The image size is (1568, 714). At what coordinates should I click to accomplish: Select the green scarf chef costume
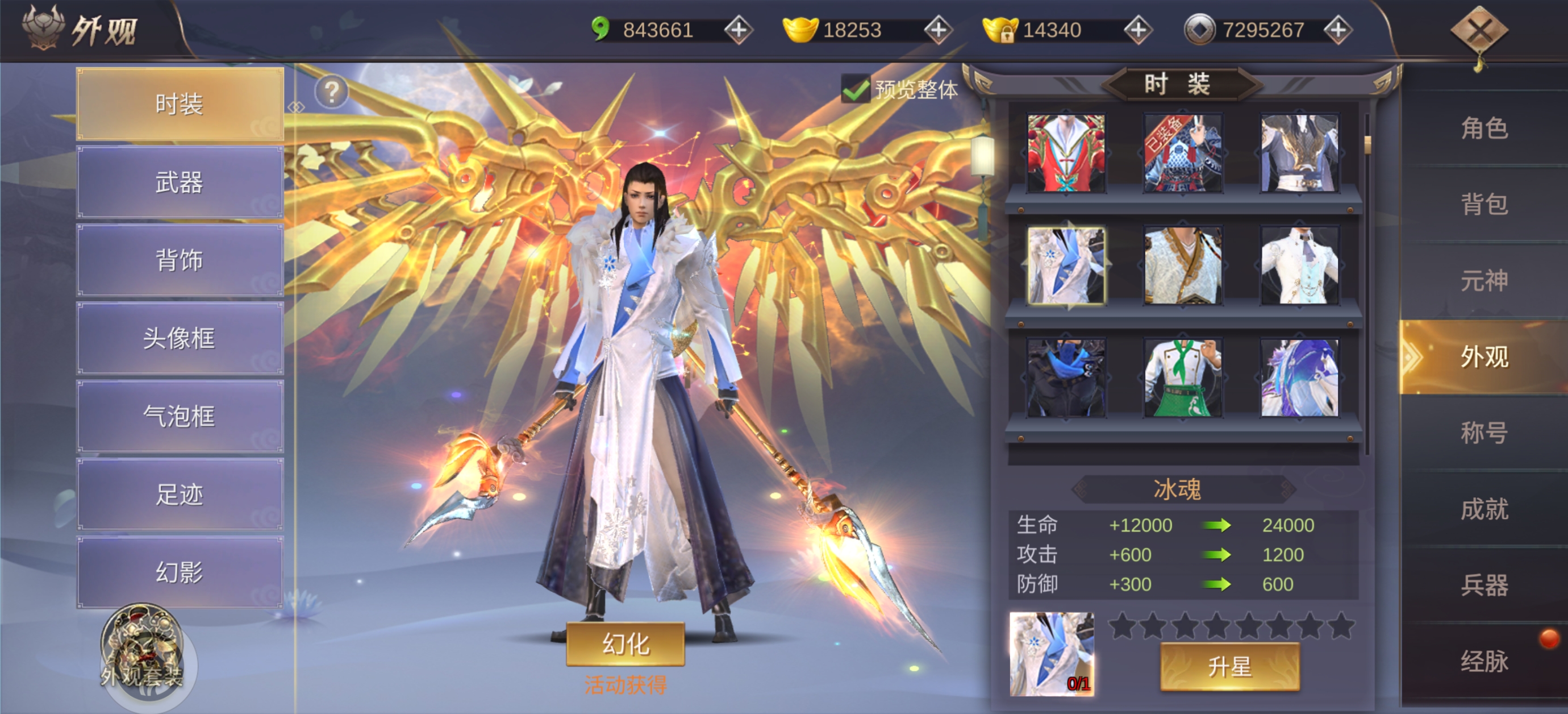pos(1182,379)
